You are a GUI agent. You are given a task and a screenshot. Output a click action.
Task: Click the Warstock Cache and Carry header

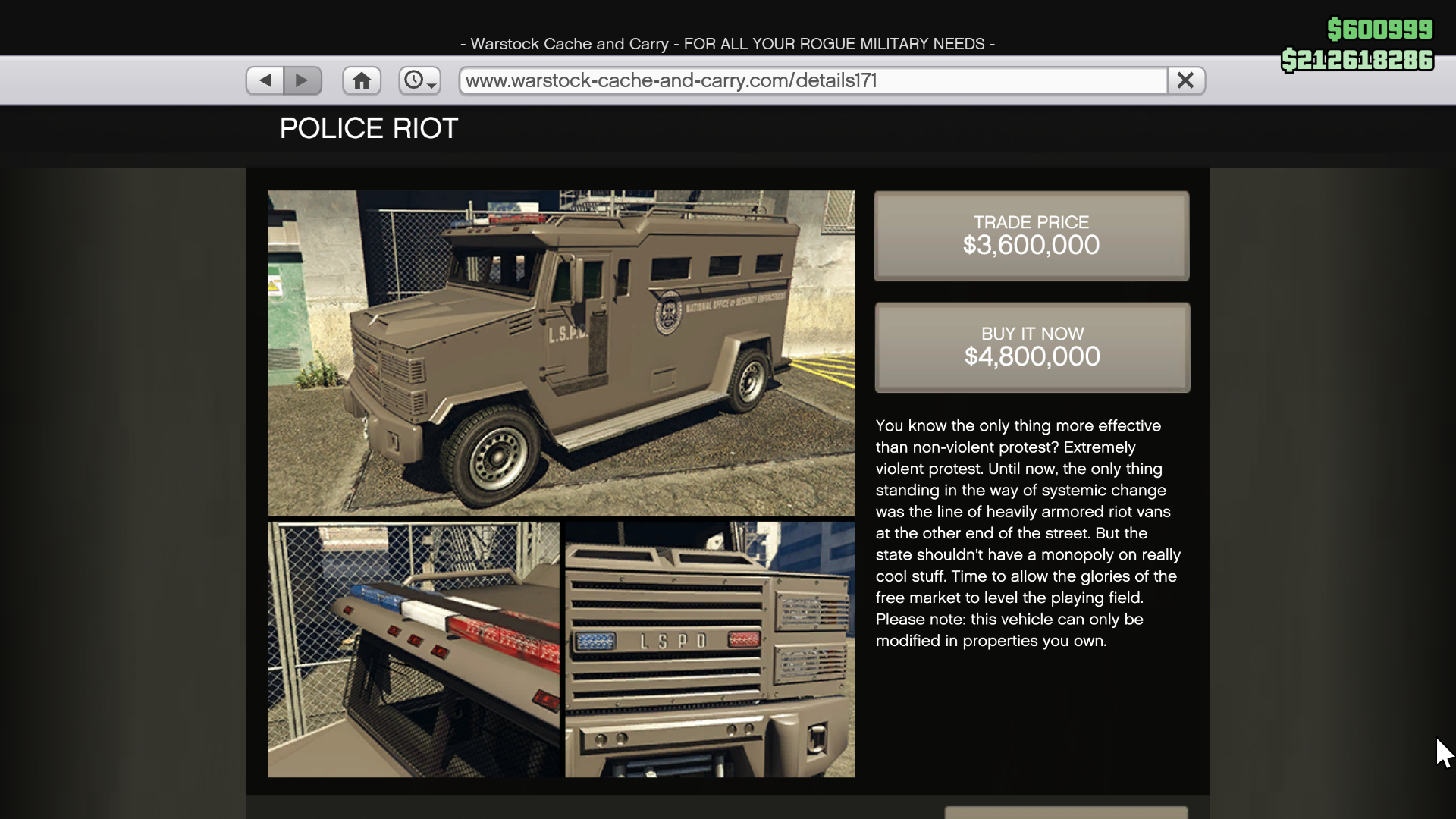pyautogui.click(x=727, y=43)
